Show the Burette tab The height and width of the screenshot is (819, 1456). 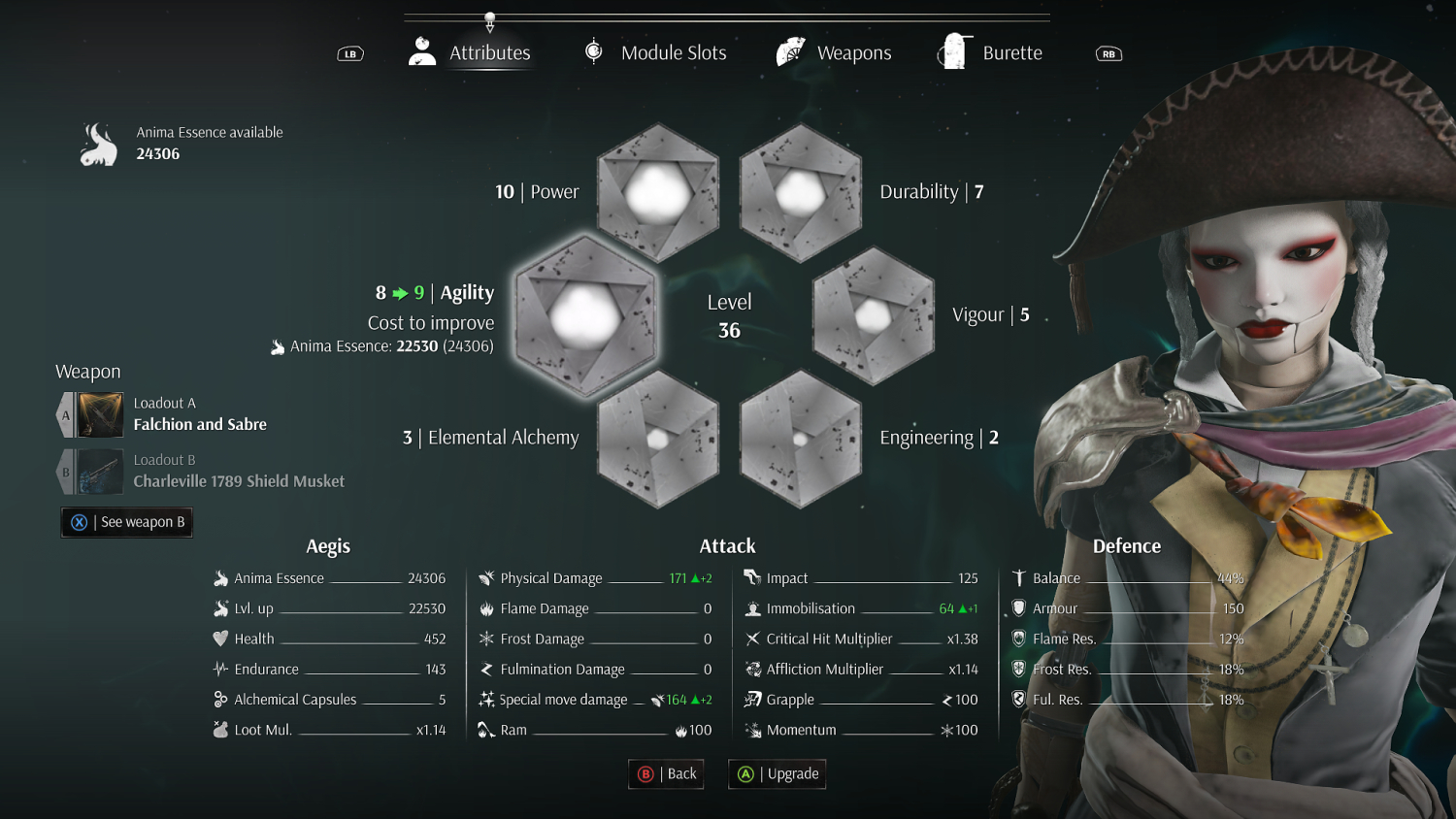point(991,53)
